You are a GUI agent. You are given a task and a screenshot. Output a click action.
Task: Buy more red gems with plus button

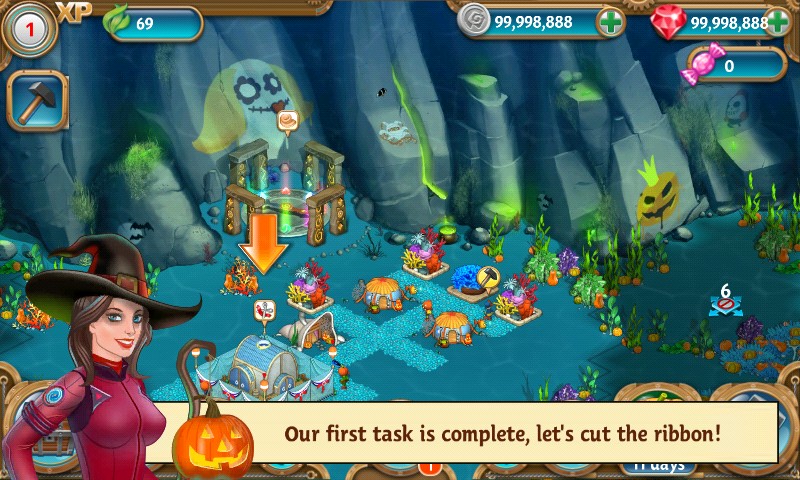point(778,21)
